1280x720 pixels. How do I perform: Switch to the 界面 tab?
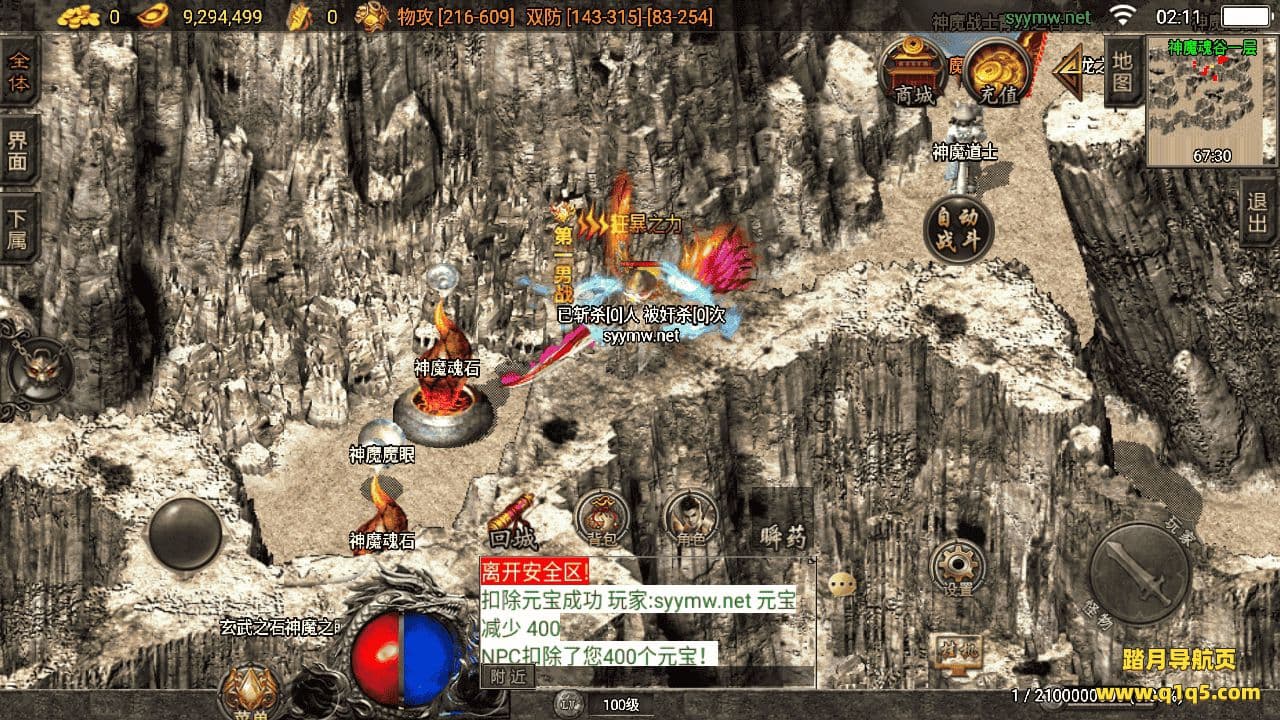(19, 150)
